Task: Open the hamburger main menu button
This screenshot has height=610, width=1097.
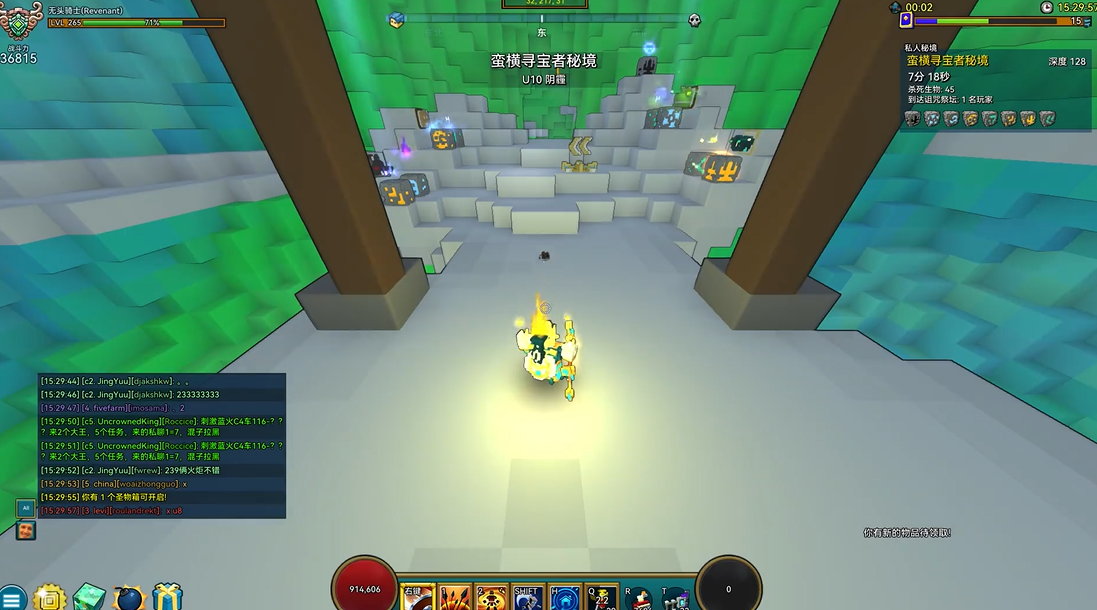Action: click(12, 597)
